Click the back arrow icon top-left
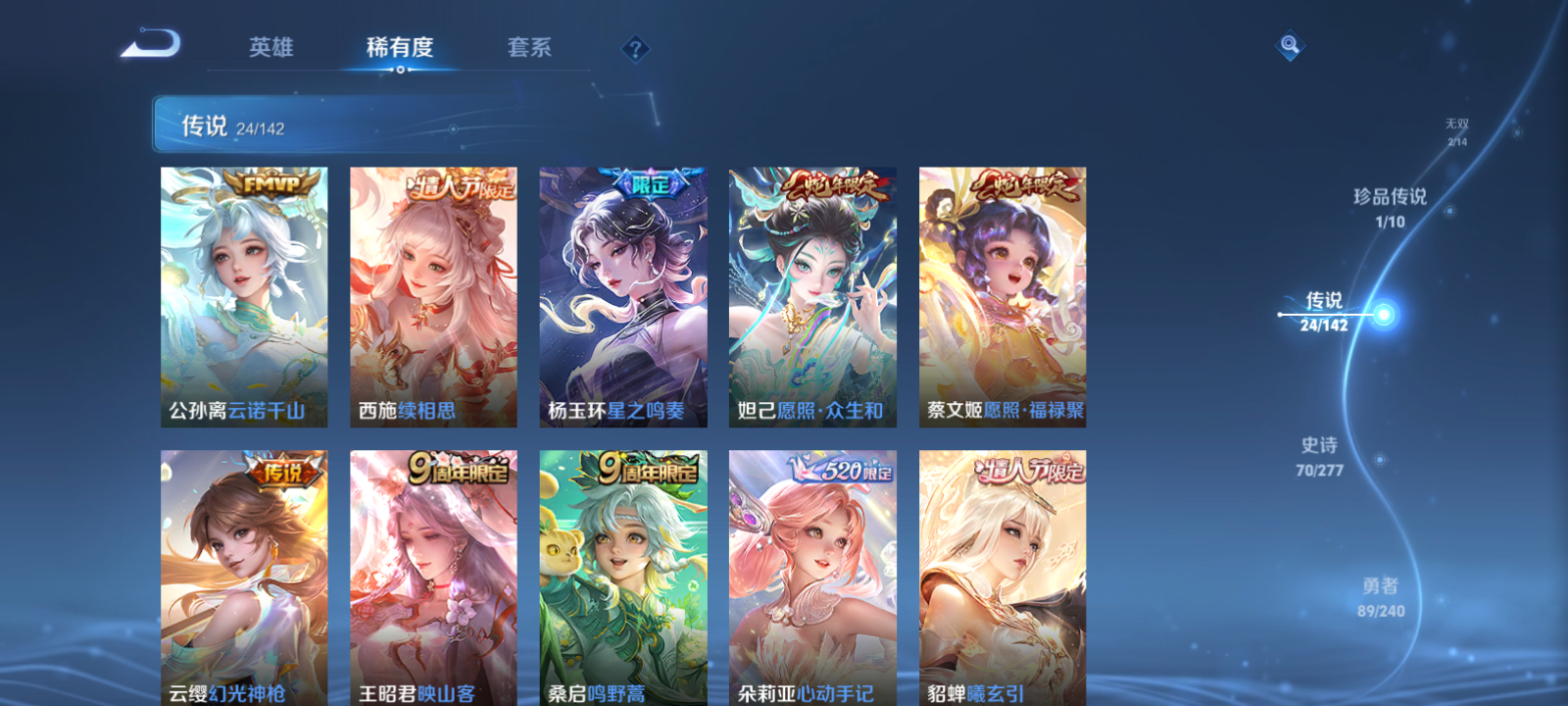The width and height of the screenshot is (1568, 706). [x=152, y=43]
